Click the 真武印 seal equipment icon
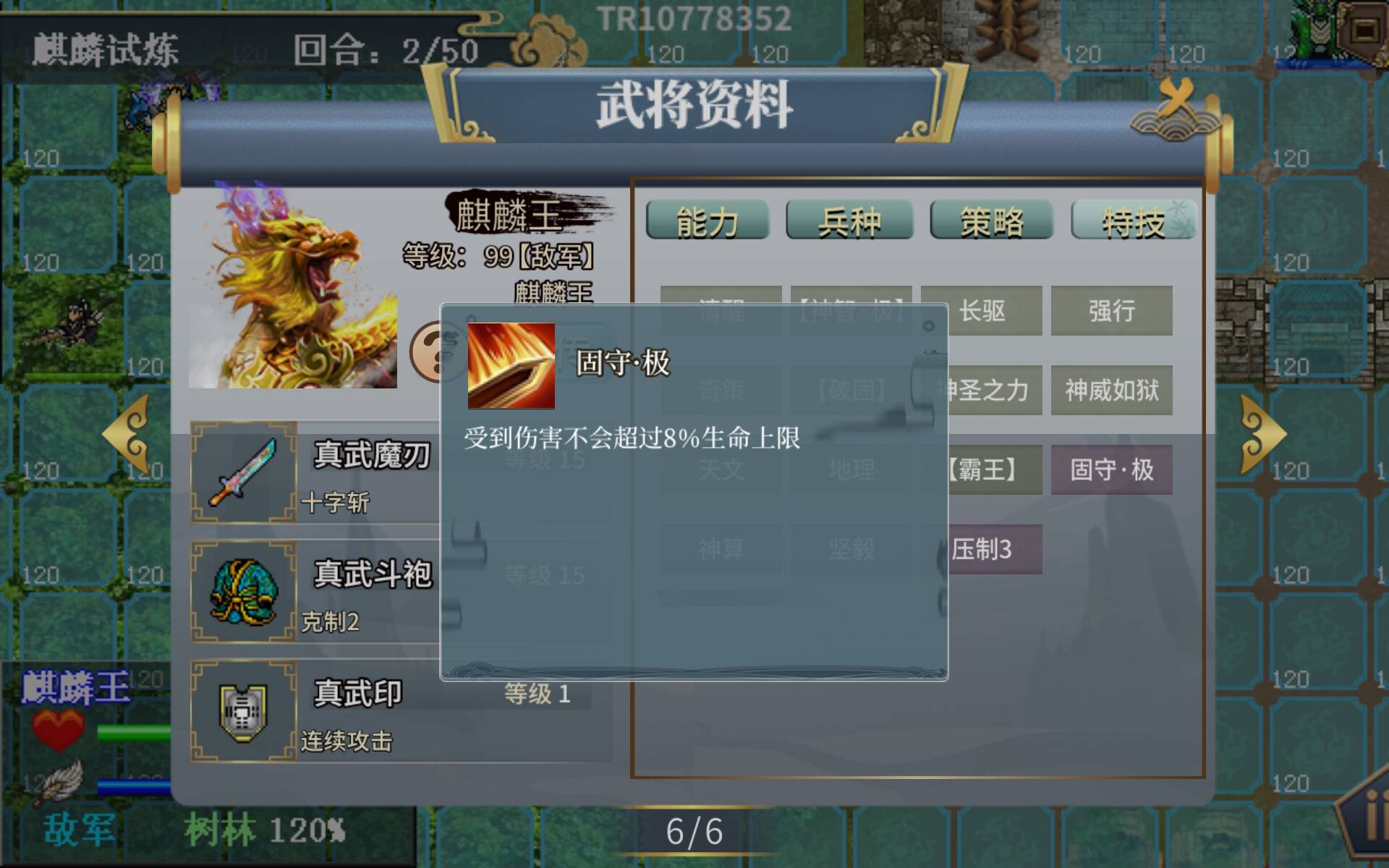The width and height of the screenshot is (1389, 868). coord(242,712)
